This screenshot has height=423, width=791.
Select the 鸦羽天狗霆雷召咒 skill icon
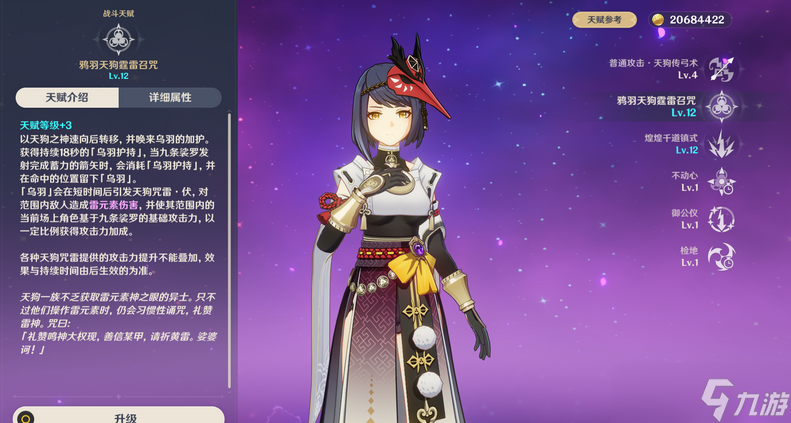pyautogui.click(x=721, y=106)
